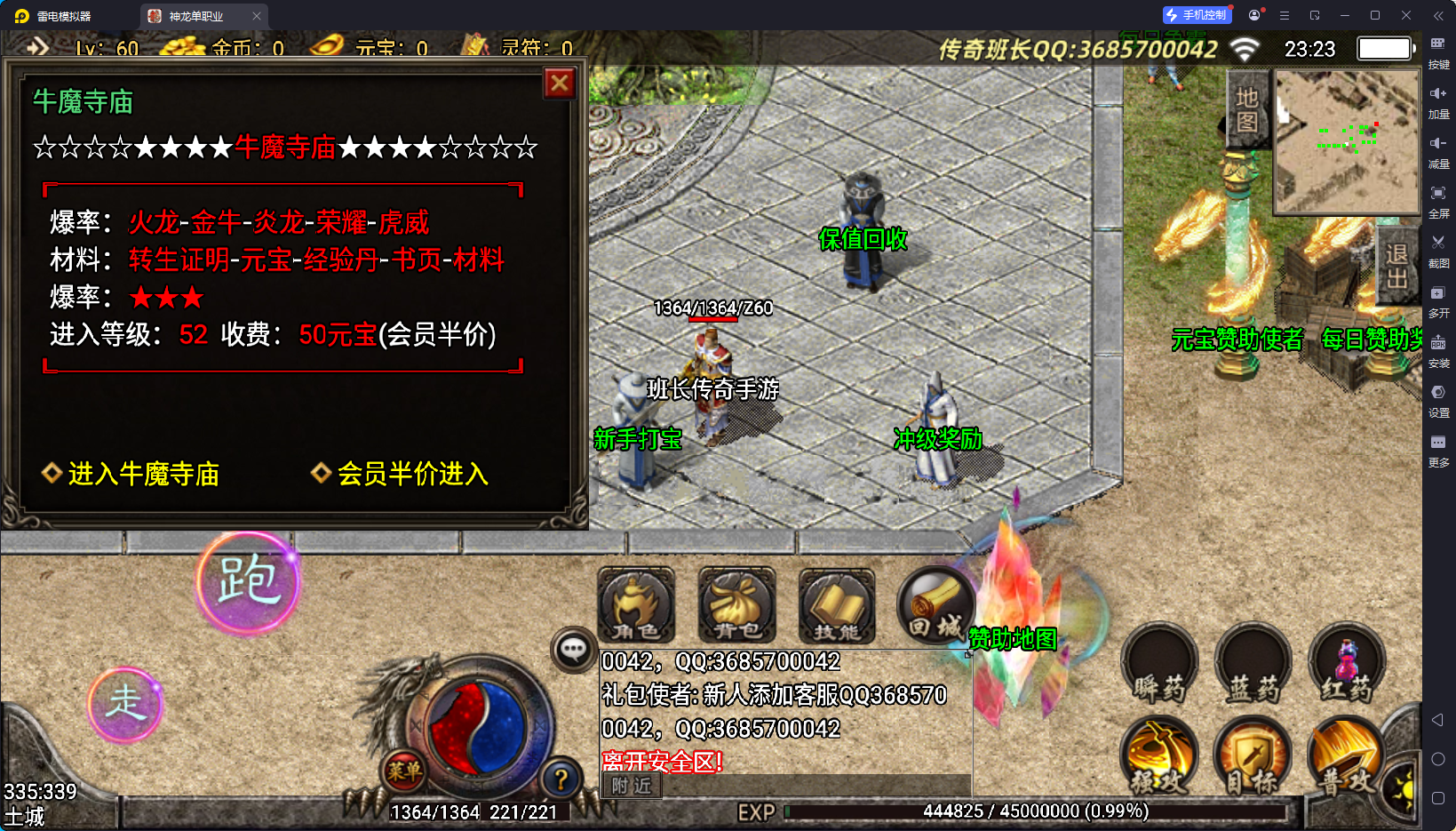This screenshot has height=831, width=1456.
Task: Click the 退出 exit button
Action: coord(1396,266)
